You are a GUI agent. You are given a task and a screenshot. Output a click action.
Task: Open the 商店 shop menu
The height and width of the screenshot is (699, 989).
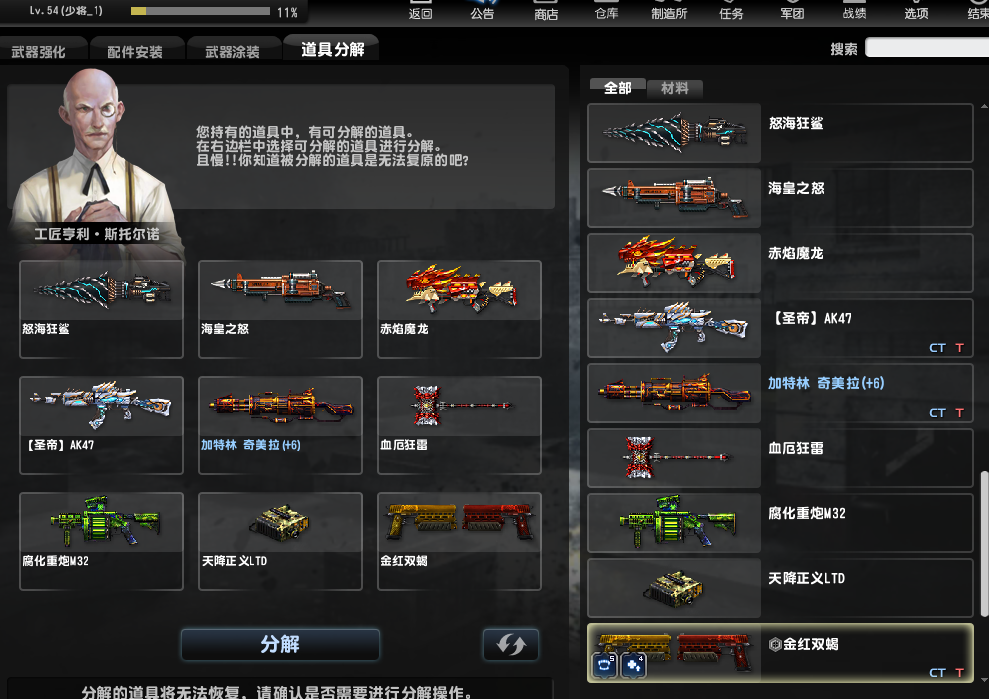click(x=546, y=12)
